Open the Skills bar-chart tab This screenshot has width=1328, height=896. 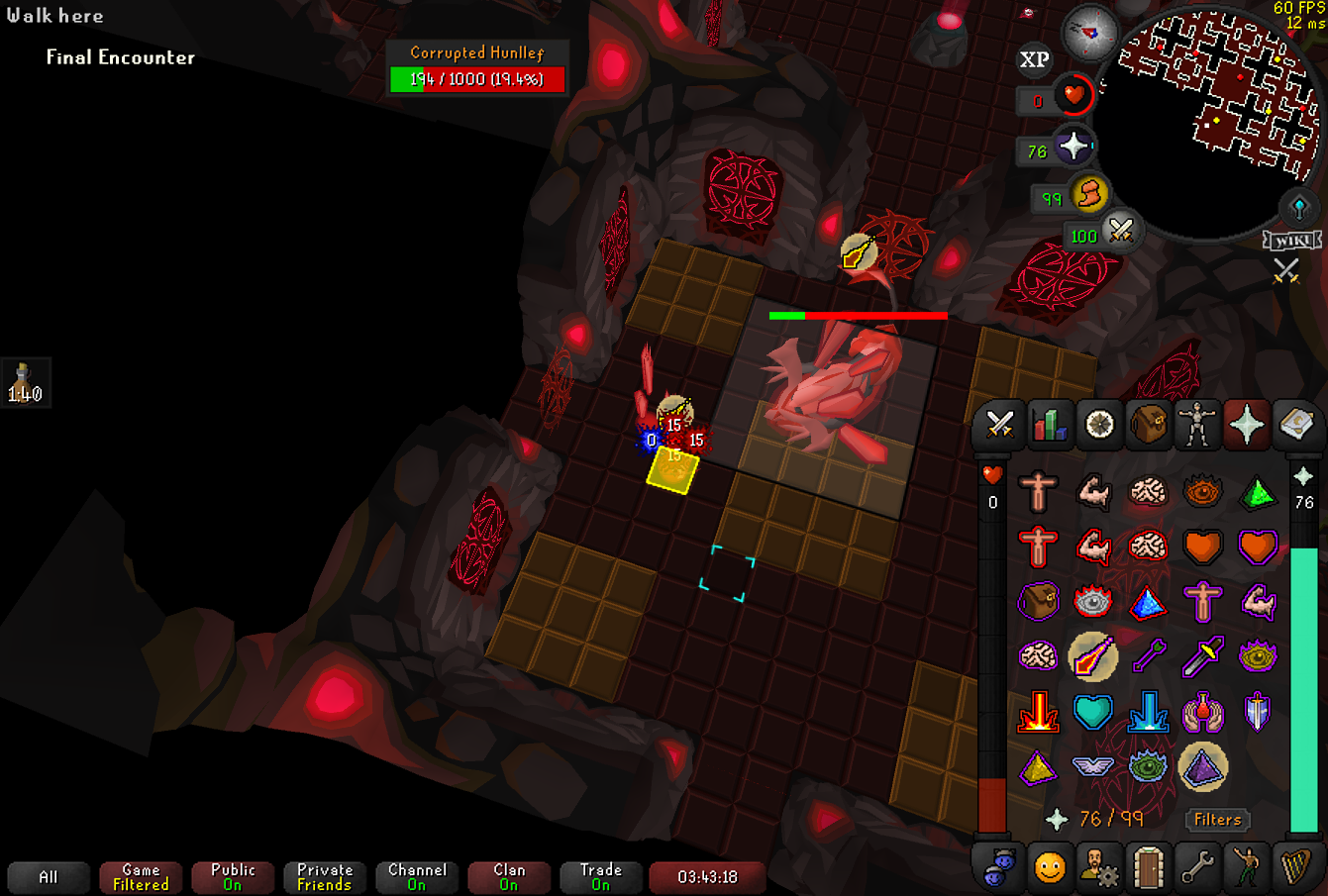(1049, 425)
